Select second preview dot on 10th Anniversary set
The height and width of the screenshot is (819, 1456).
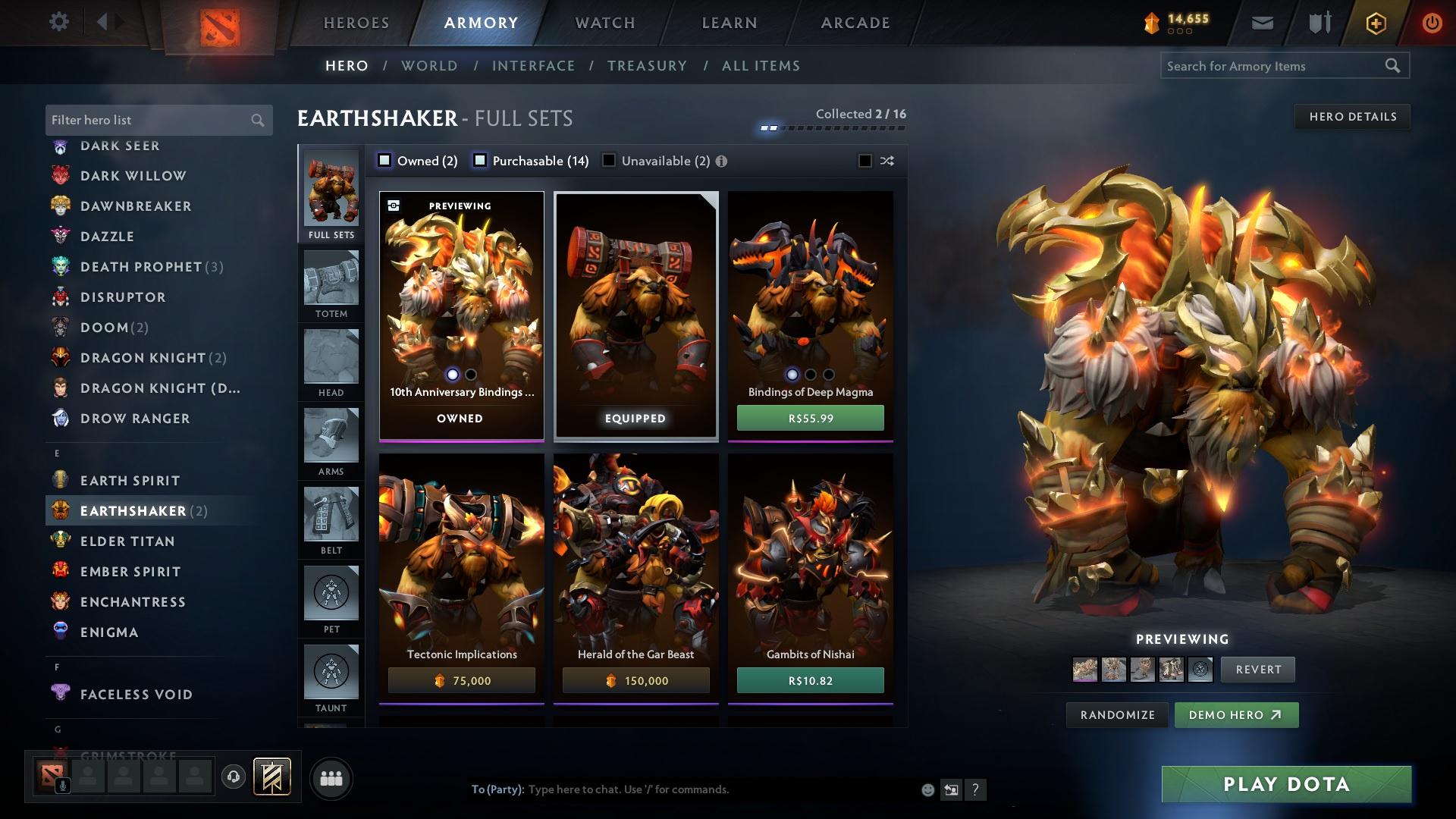click(469, 374)
